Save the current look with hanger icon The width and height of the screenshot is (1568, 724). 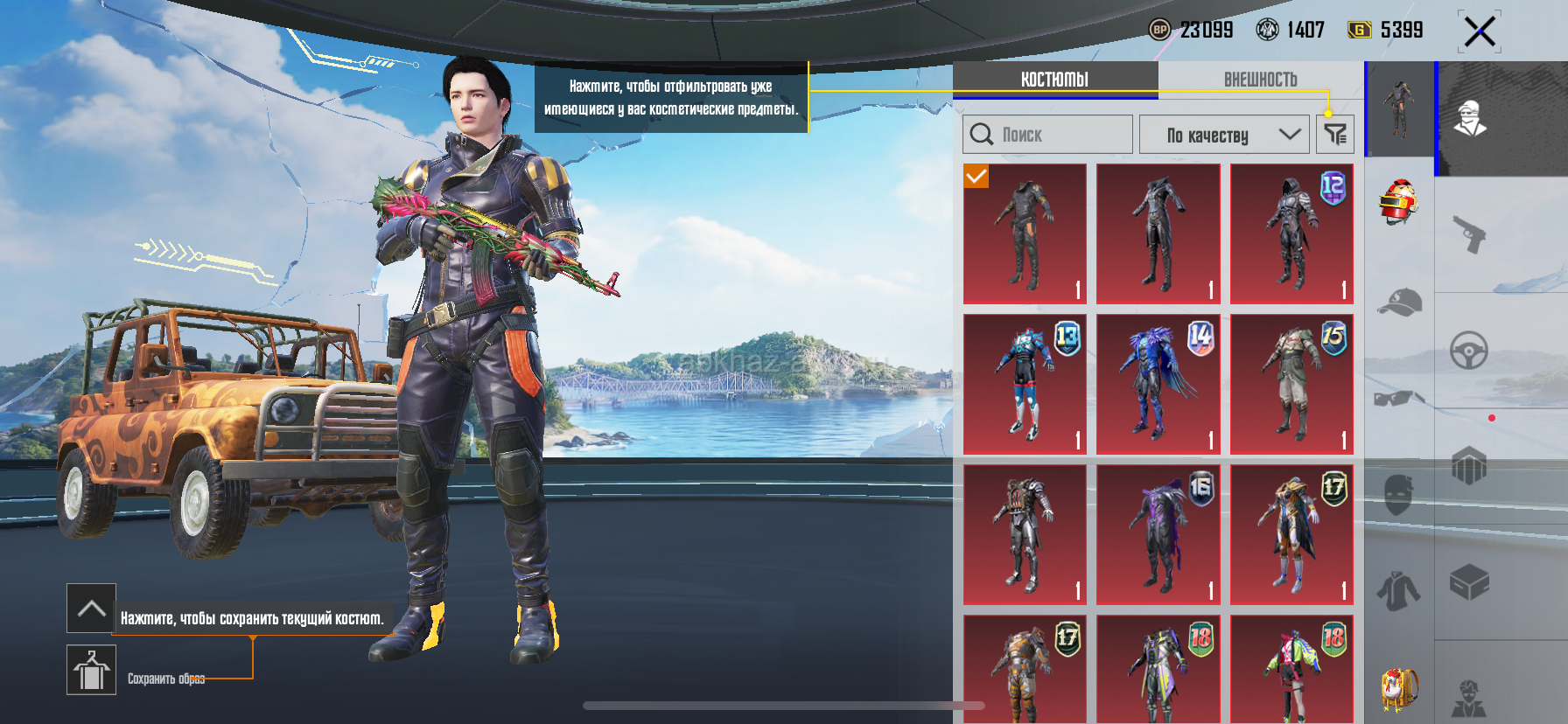point(91,671)
